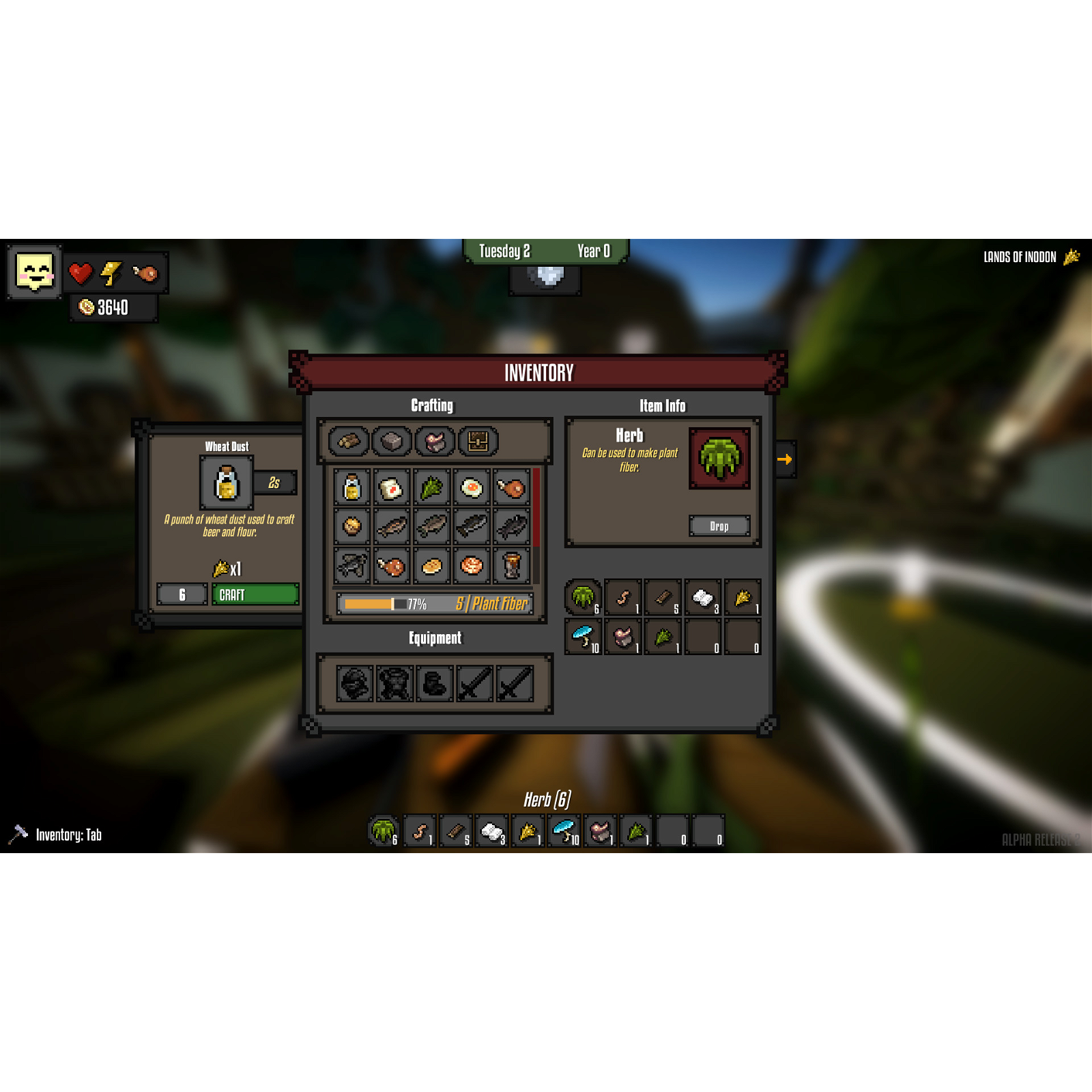Open the stone crafting category
Screen dimensions: 1092x1092
[392, 440]
